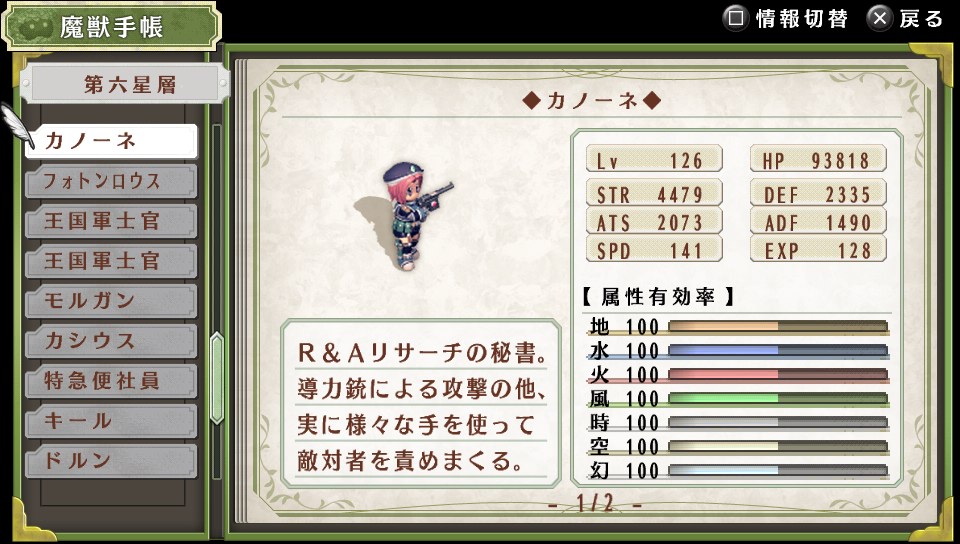Image resolution: width=960 pixels, height=544 pixels.
Task: View the カシウス entry
Action: point(111,341)
